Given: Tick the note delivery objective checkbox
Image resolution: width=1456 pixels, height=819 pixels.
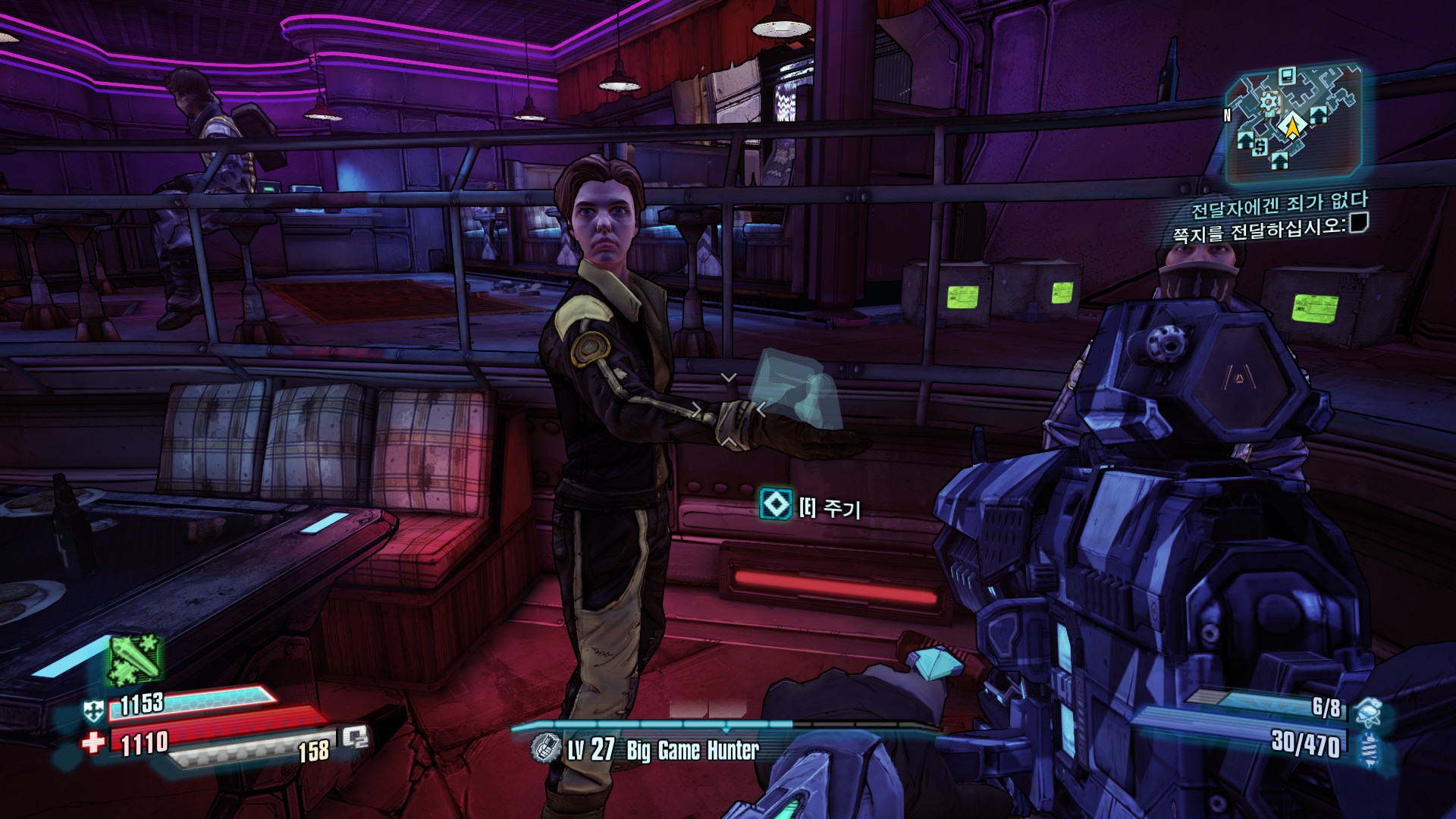Looking at the screenshot, I should click(1358, 223).
